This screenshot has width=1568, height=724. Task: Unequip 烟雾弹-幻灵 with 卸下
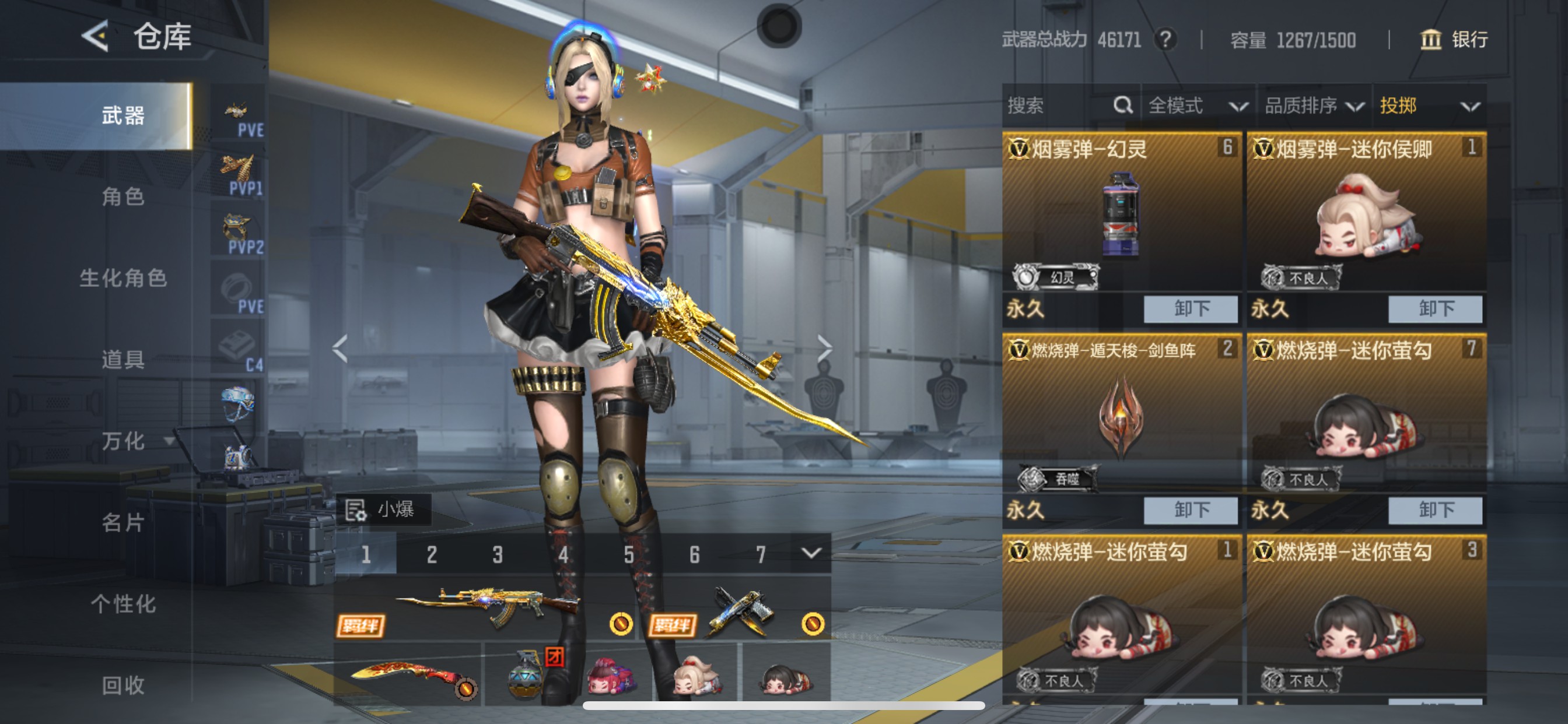click(1190, 309)
